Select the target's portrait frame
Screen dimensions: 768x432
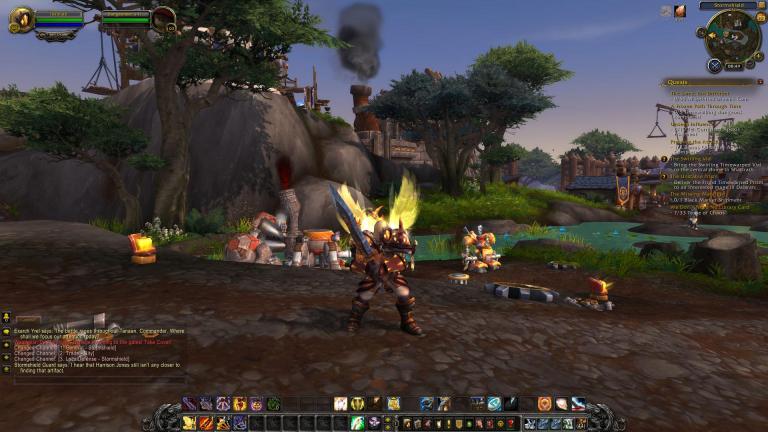pos(163,17)
